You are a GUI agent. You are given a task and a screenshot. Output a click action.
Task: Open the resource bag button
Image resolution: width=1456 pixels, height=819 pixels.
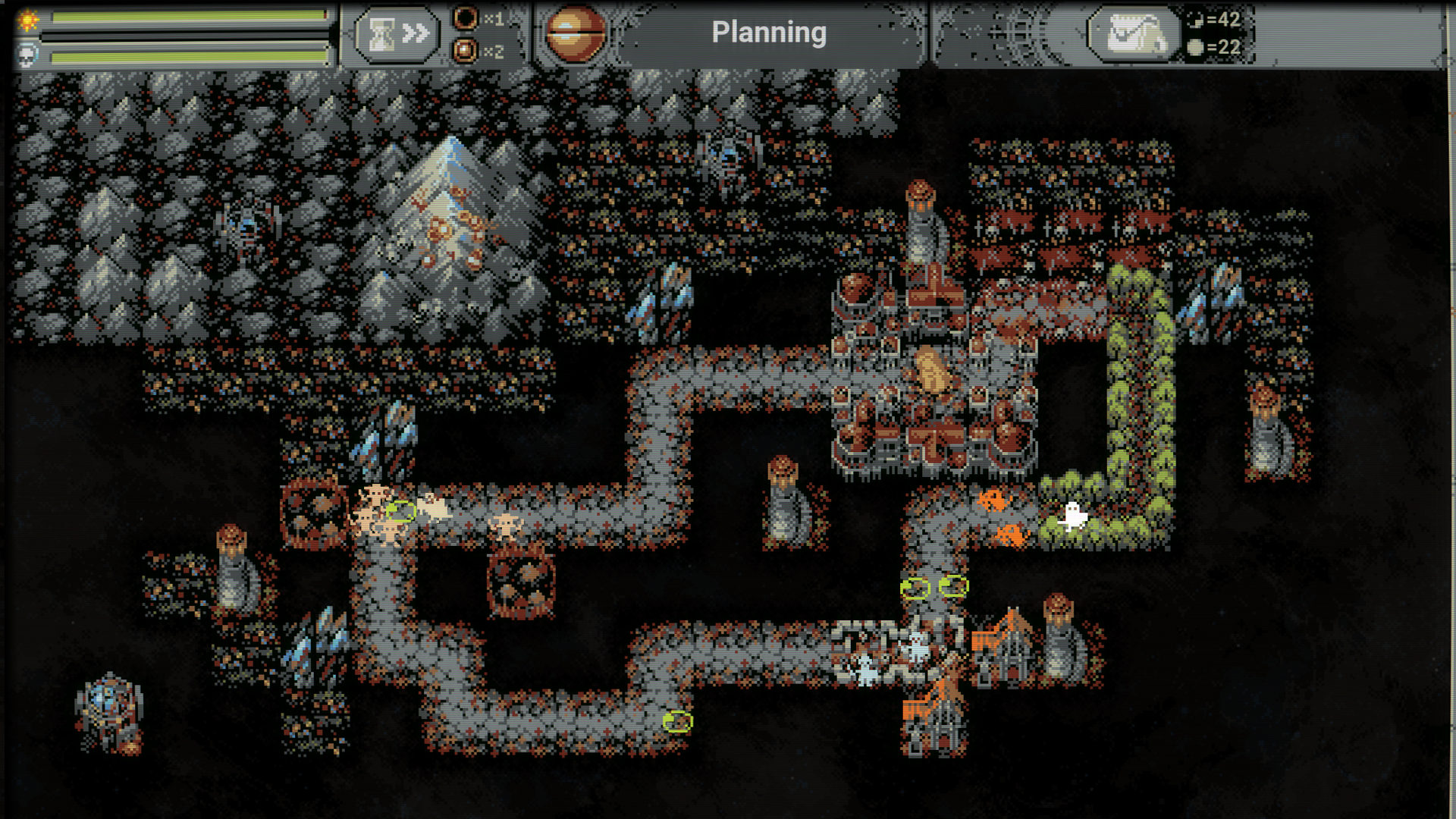[x=1134, y=34]
